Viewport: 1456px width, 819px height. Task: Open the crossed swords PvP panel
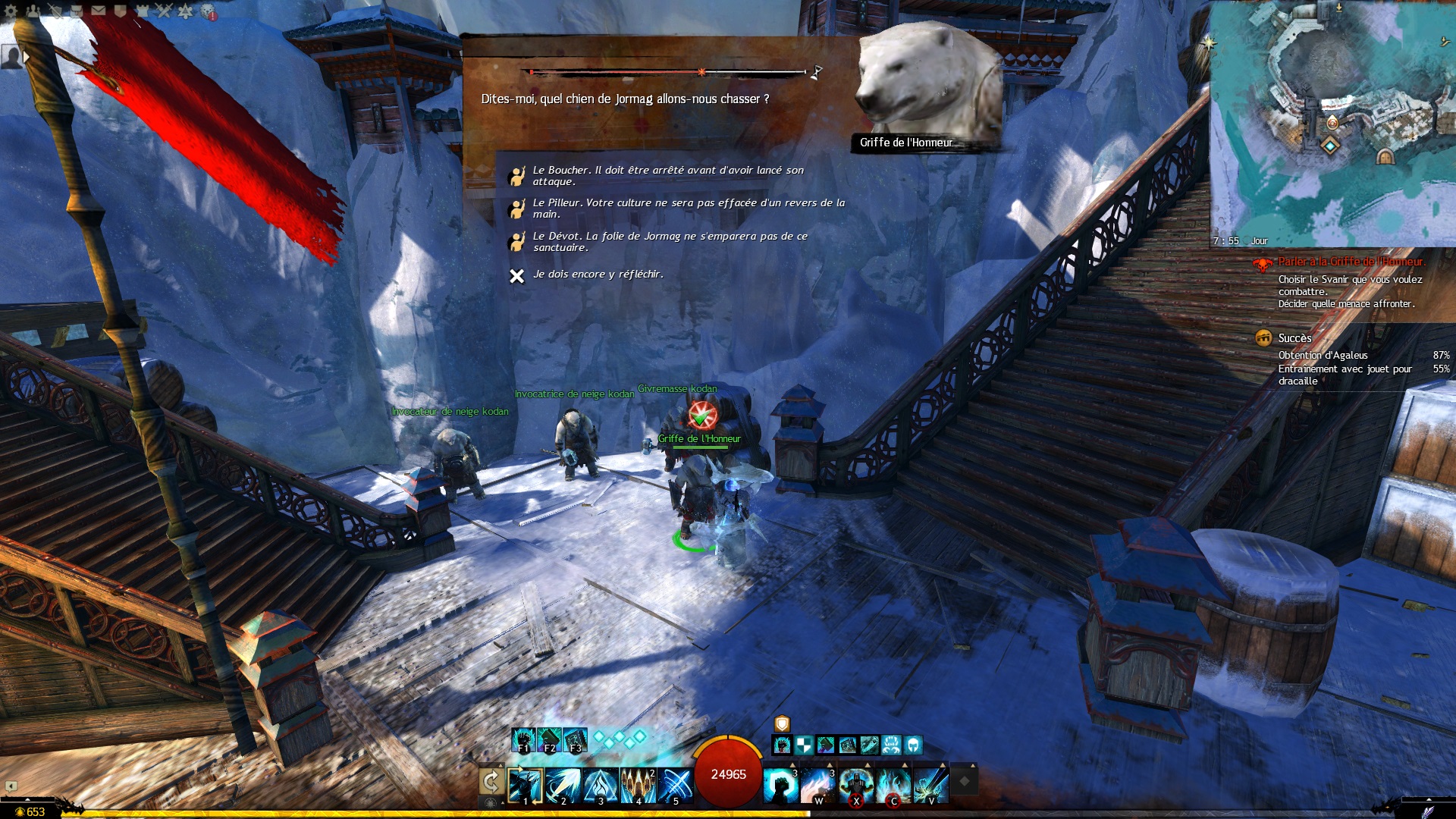click(x=165, y=11)
